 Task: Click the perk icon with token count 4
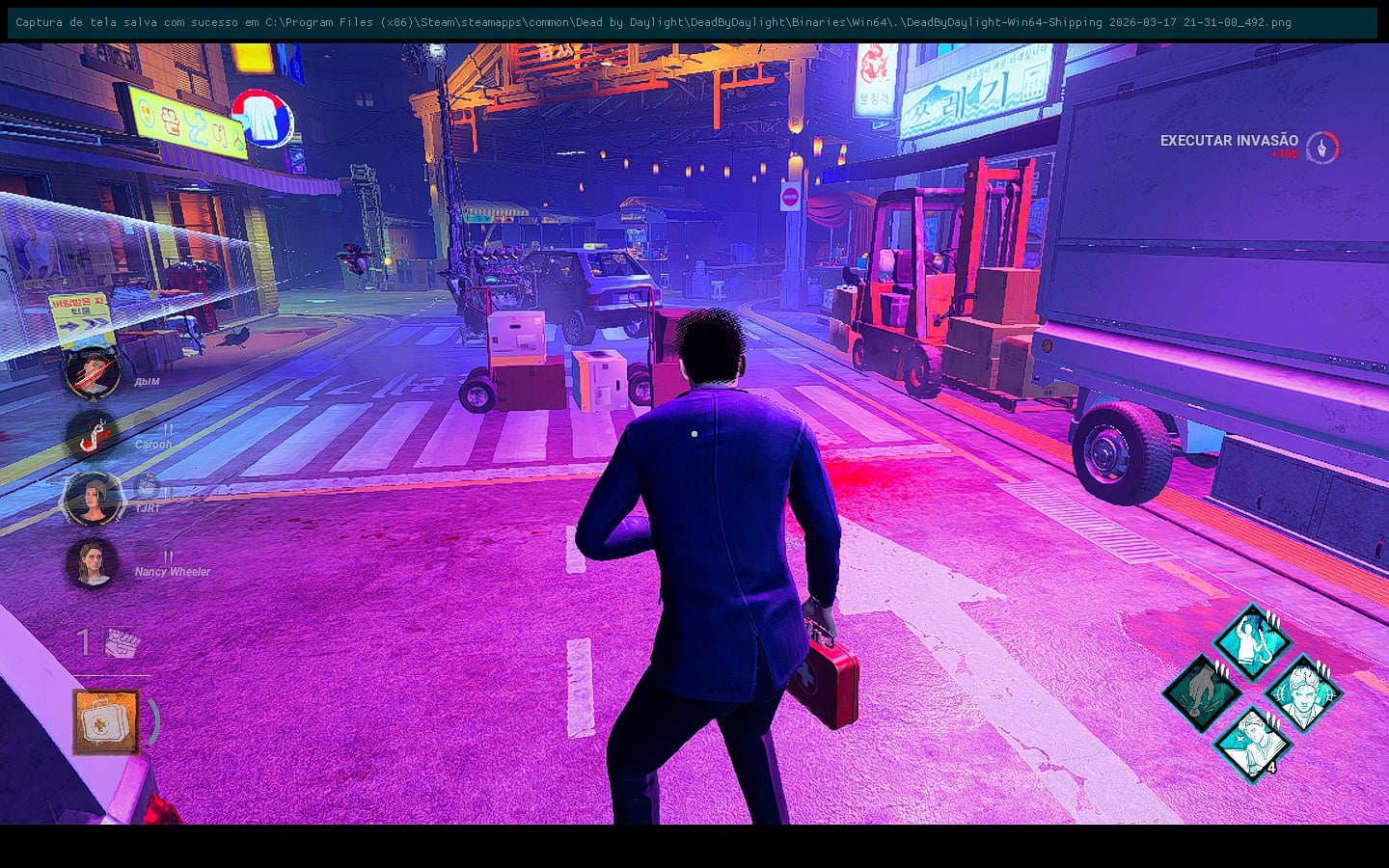1251,744
